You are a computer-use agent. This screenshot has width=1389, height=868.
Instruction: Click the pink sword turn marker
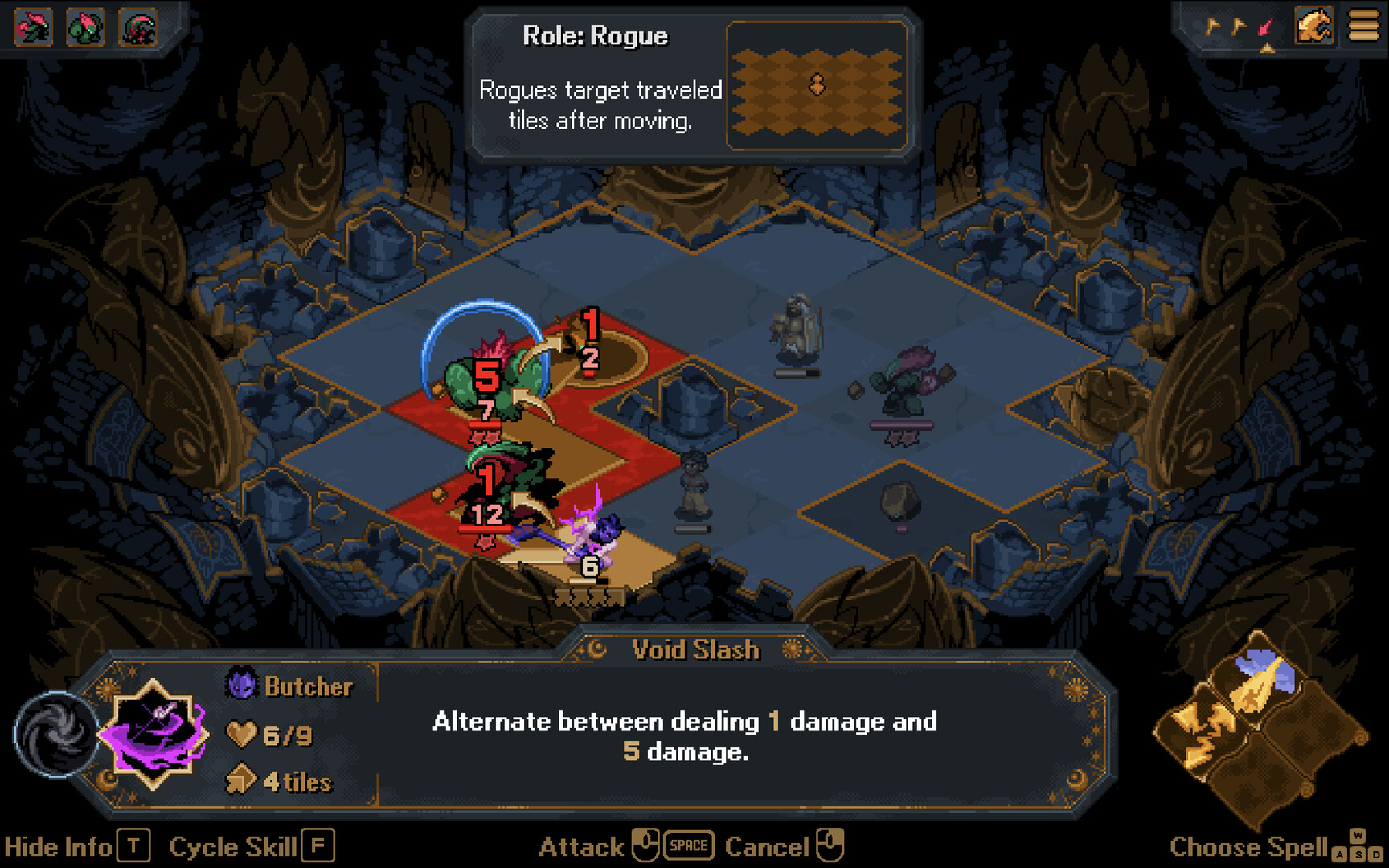click(x=1266, y=28)
